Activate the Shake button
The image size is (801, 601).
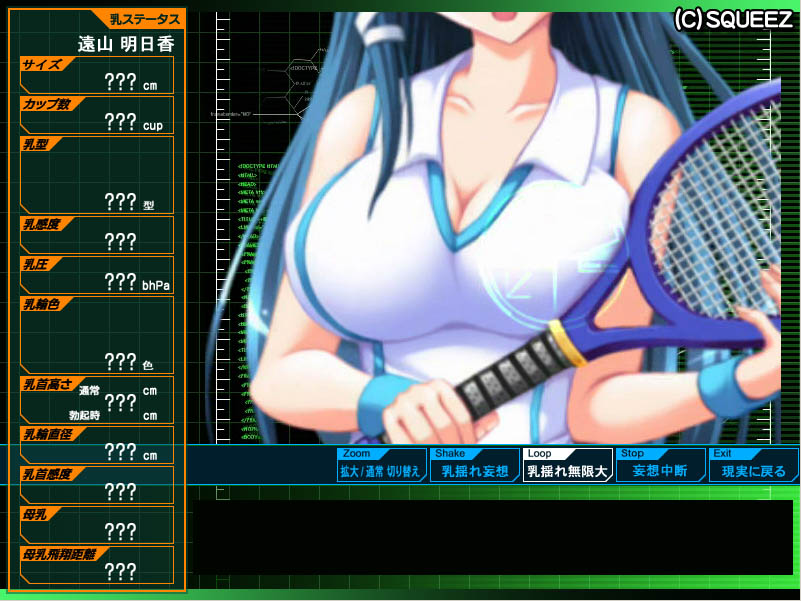(x=474, y=465)
